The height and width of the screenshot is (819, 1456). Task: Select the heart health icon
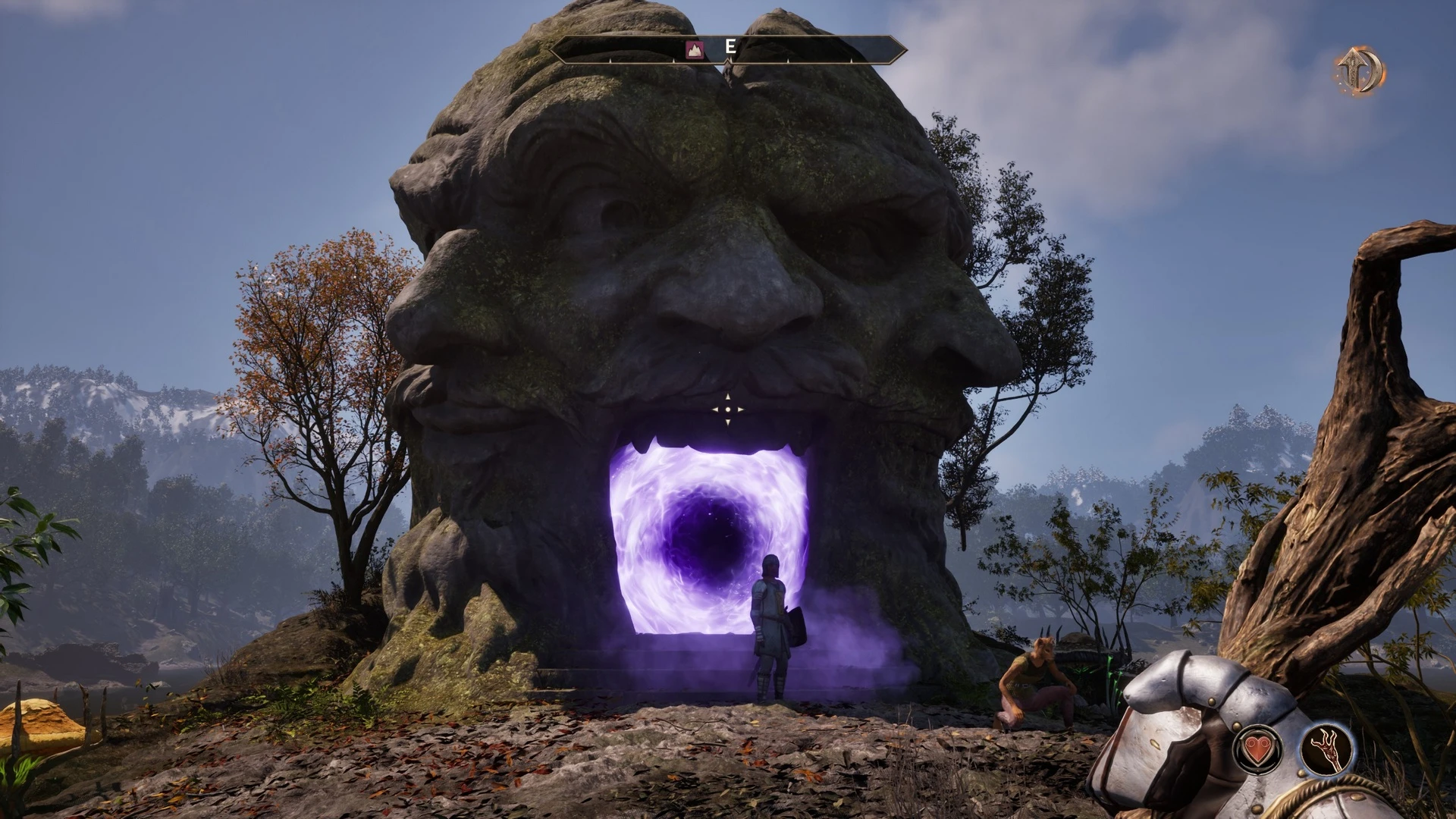1257,750
